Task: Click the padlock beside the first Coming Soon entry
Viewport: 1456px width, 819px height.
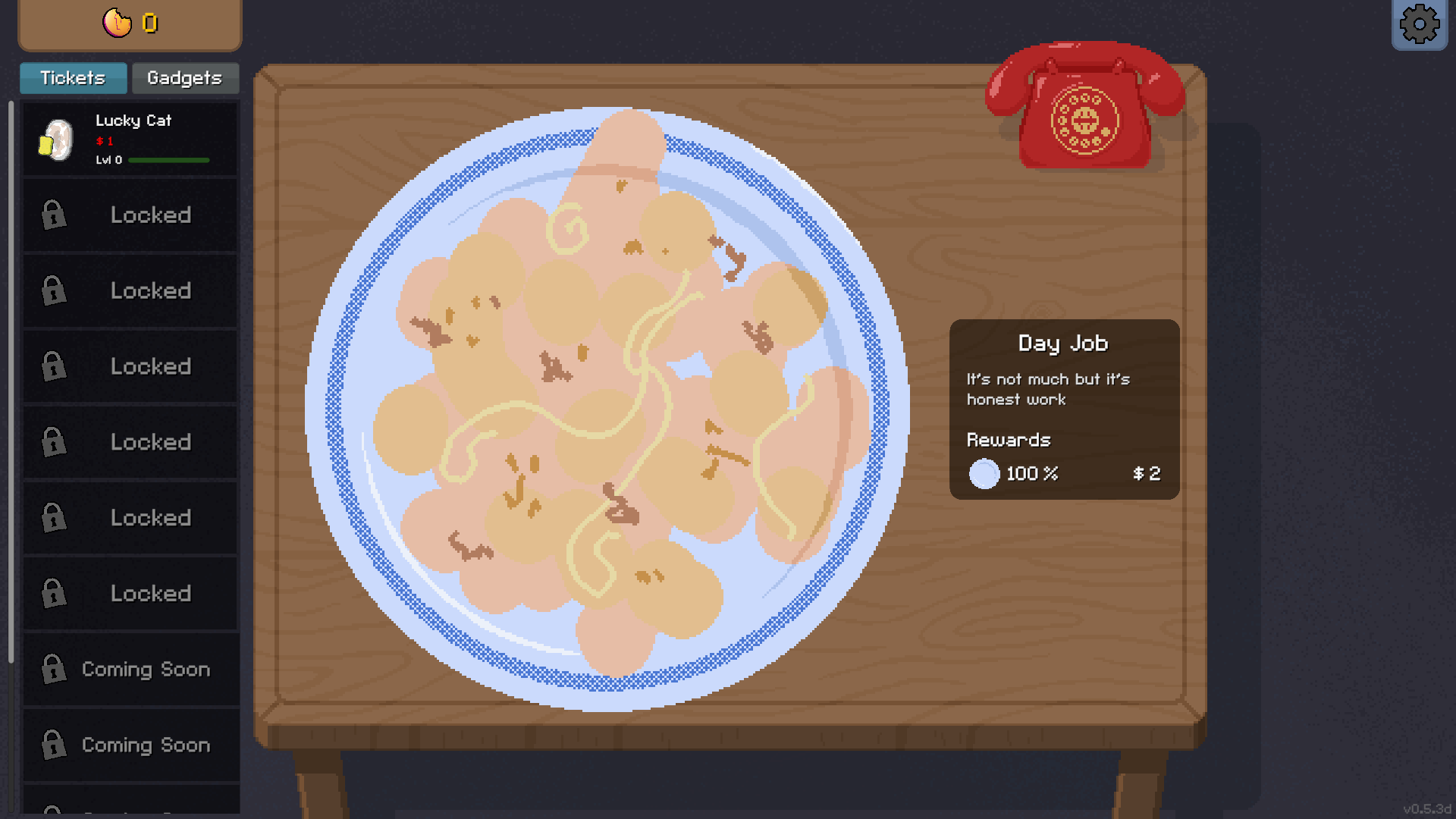Action: [x=52, y=670]
